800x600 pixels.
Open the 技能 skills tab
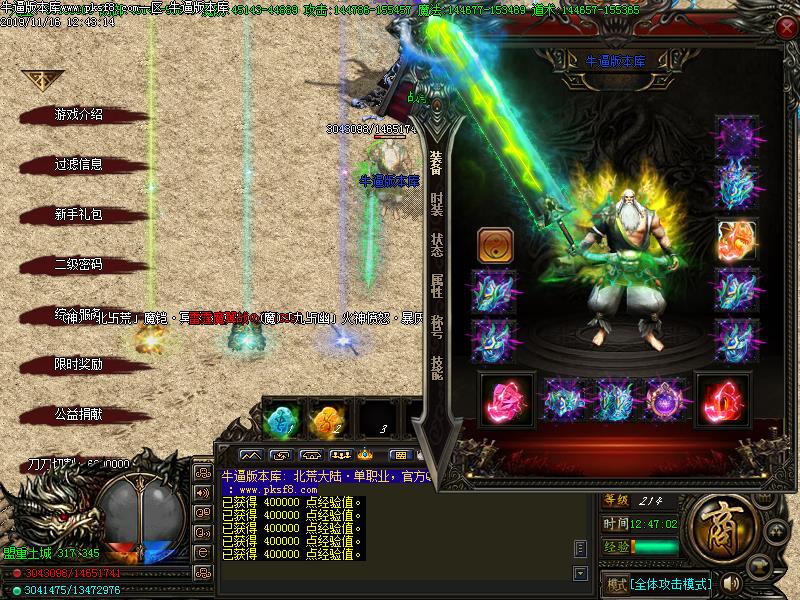[436, 368]
